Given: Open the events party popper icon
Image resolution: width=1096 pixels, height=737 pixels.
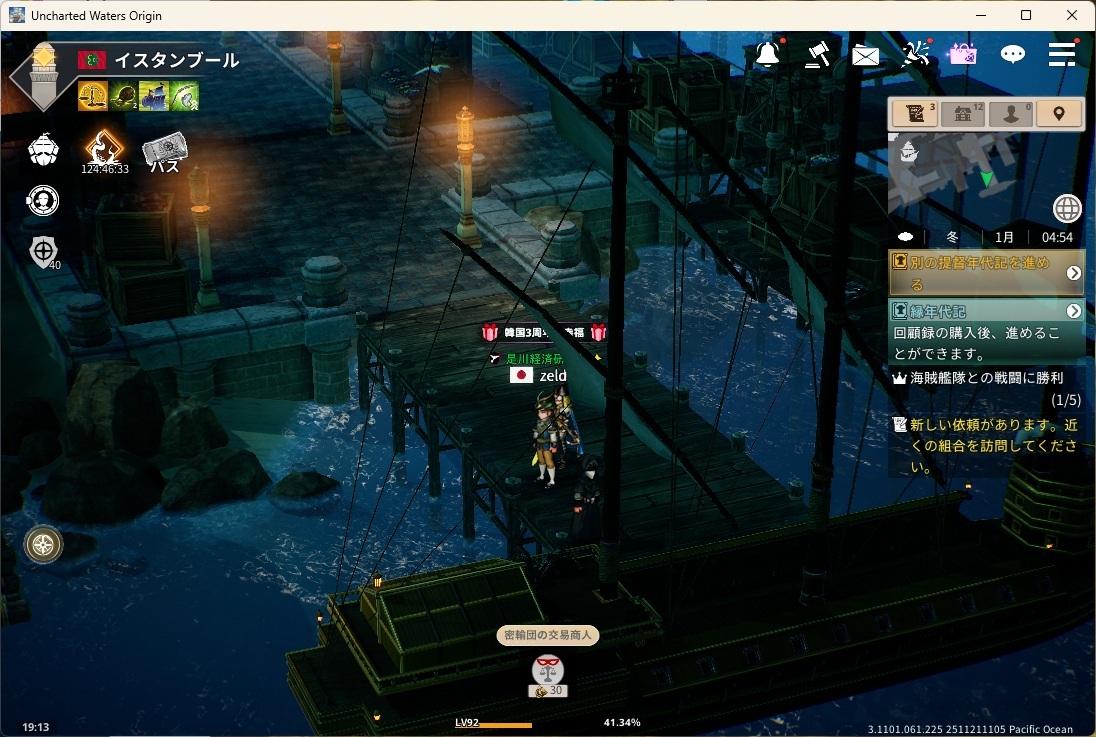Looking at the screenshot, I should click(915, 54).
